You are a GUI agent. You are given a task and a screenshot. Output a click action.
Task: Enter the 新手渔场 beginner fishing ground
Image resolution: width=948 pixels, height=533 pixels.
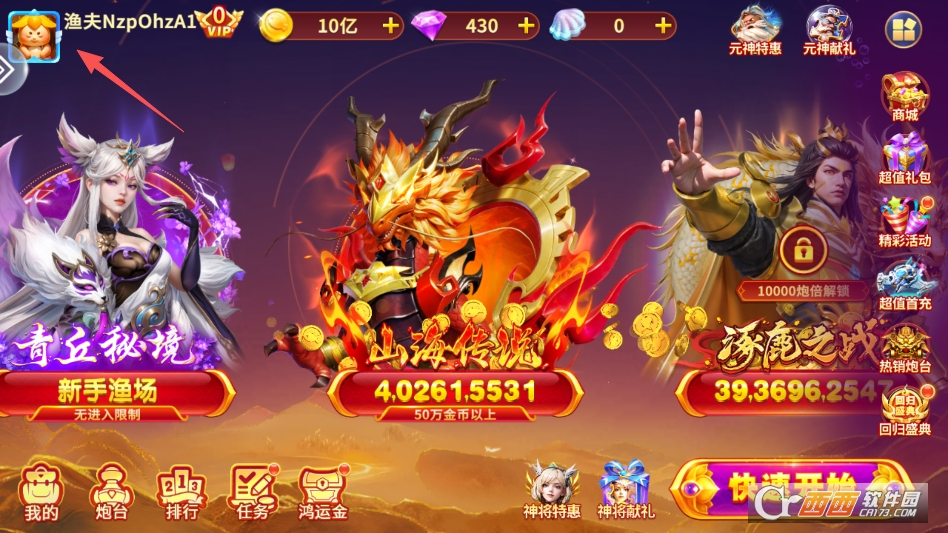(x=116, y=392)
